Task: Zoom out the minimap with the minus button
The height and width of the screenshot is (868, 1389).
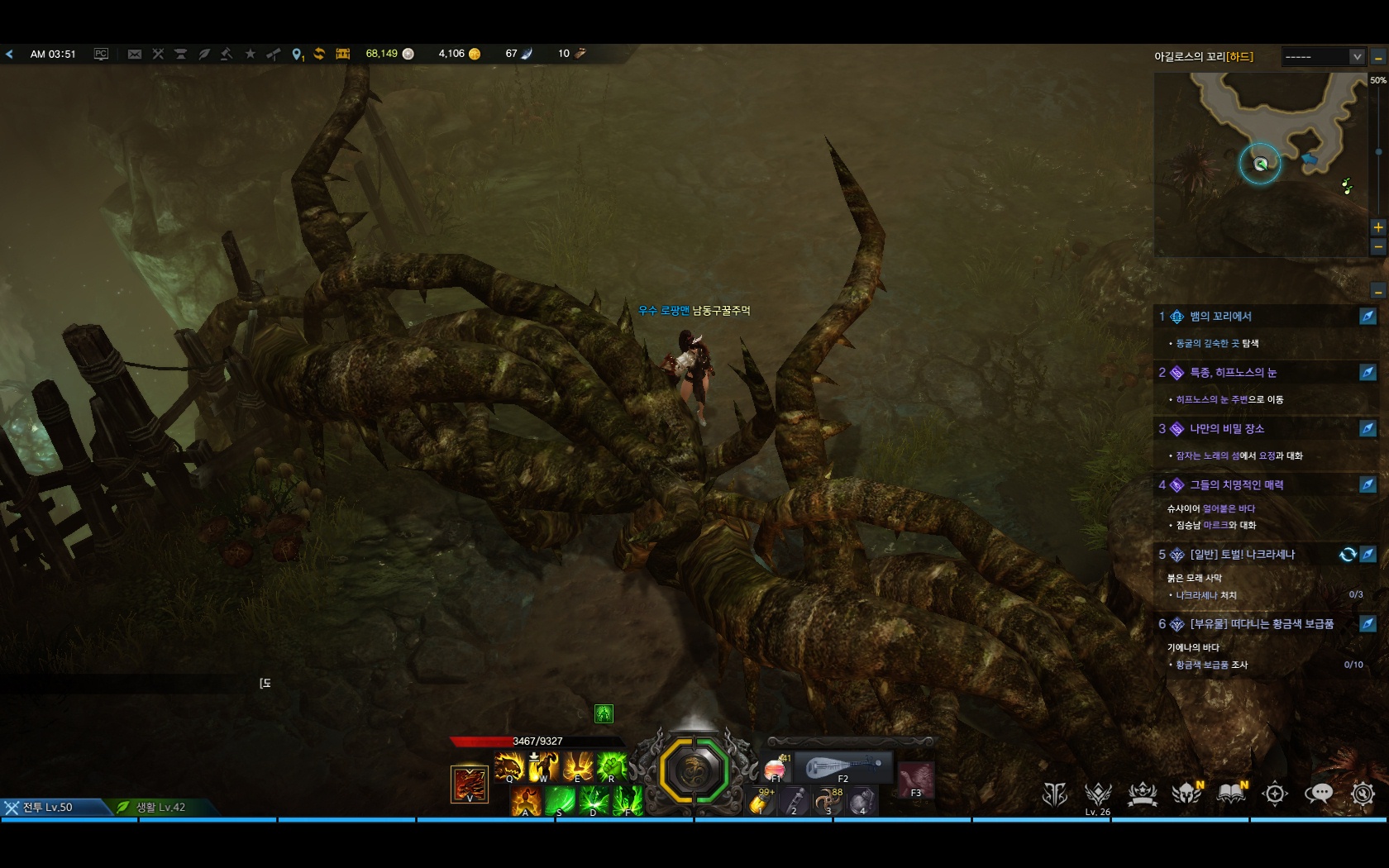Action: point(1377,246)
